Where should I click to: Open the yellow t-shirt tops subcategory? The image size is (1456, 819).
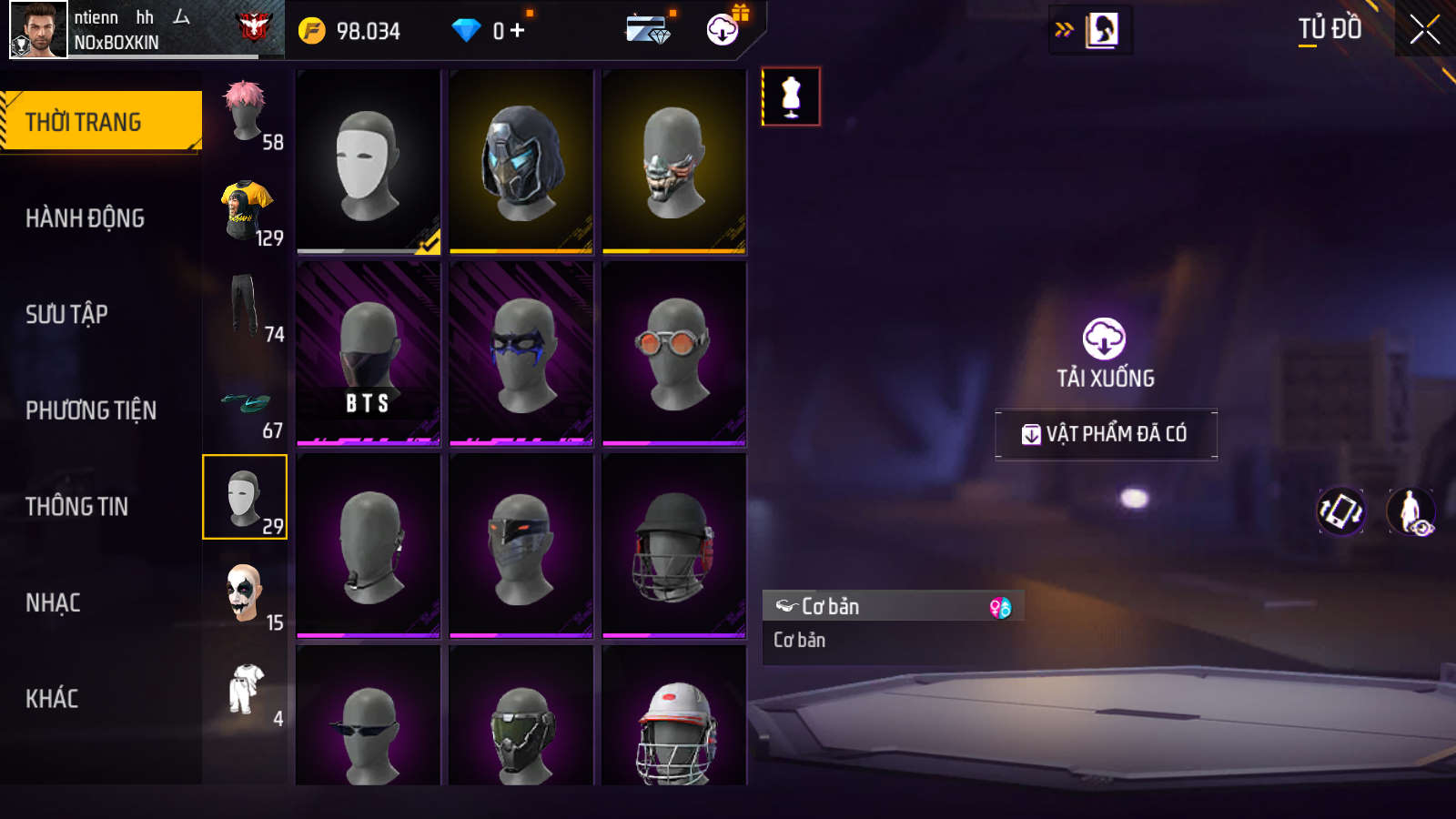245,209
